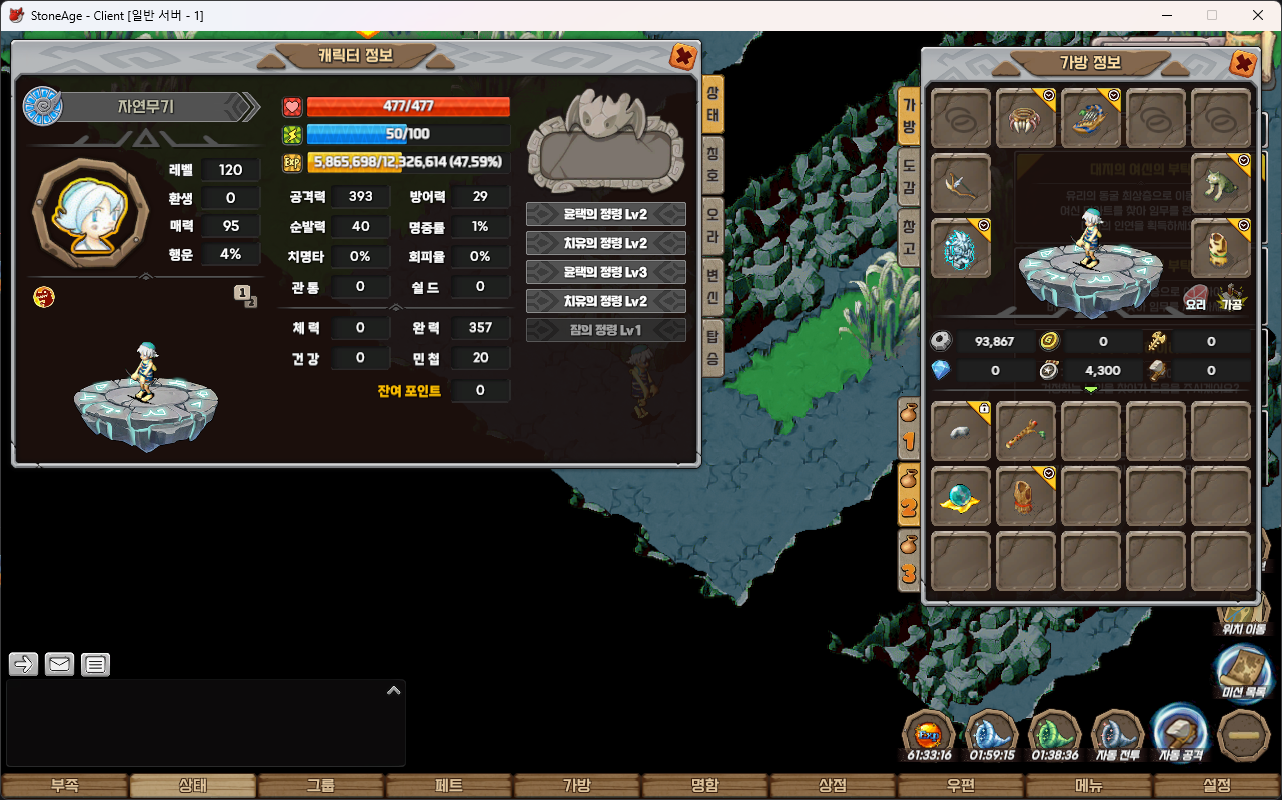Click the green cat pet equipment slot
Viewport: 1282px width, 800px height.
click(1221, 184)
